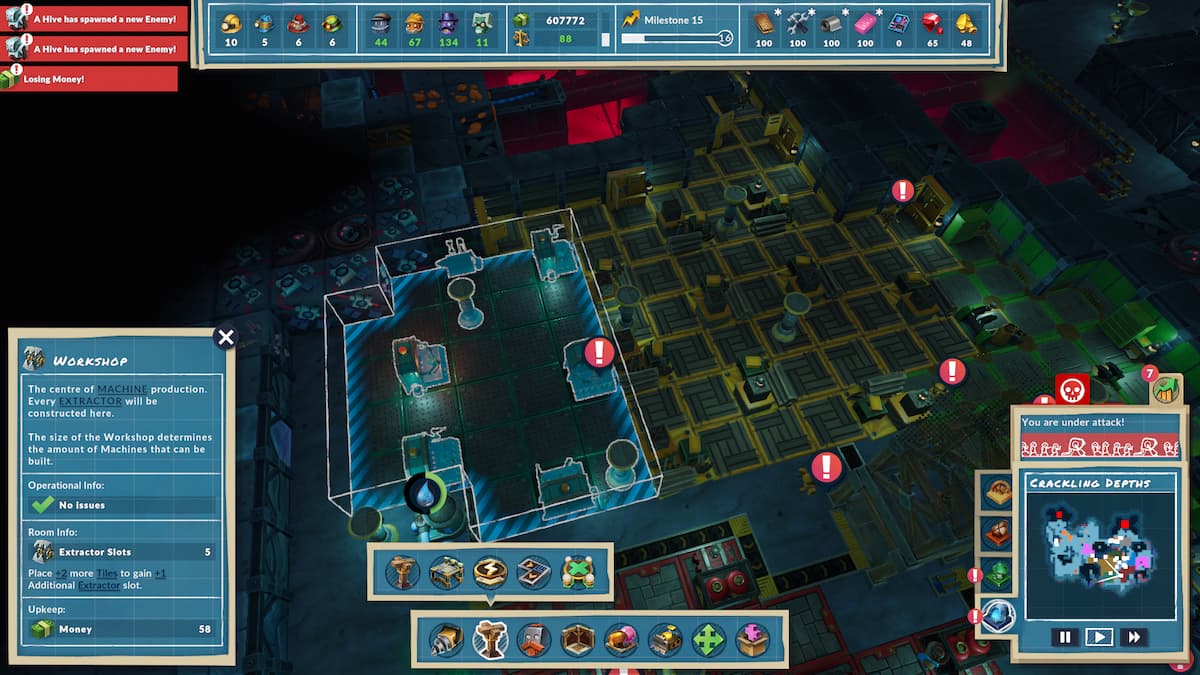The image size is (1200, 675).
Task: Open the green chart finance icon
Action: pyautogui.click(x=1165, y=389)
